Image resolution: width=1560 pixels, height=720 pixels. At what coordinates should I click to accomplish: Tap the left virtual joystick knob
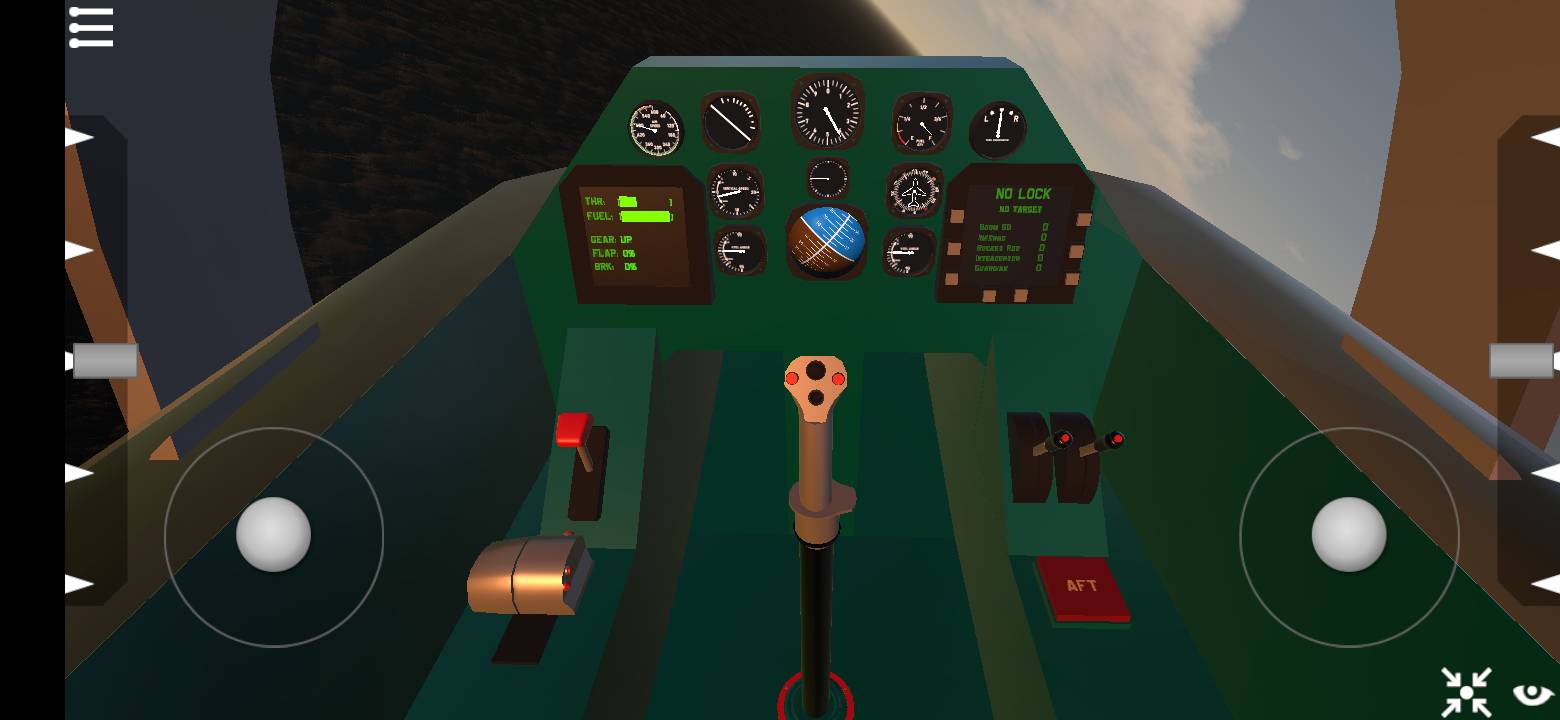click(273, 535)
